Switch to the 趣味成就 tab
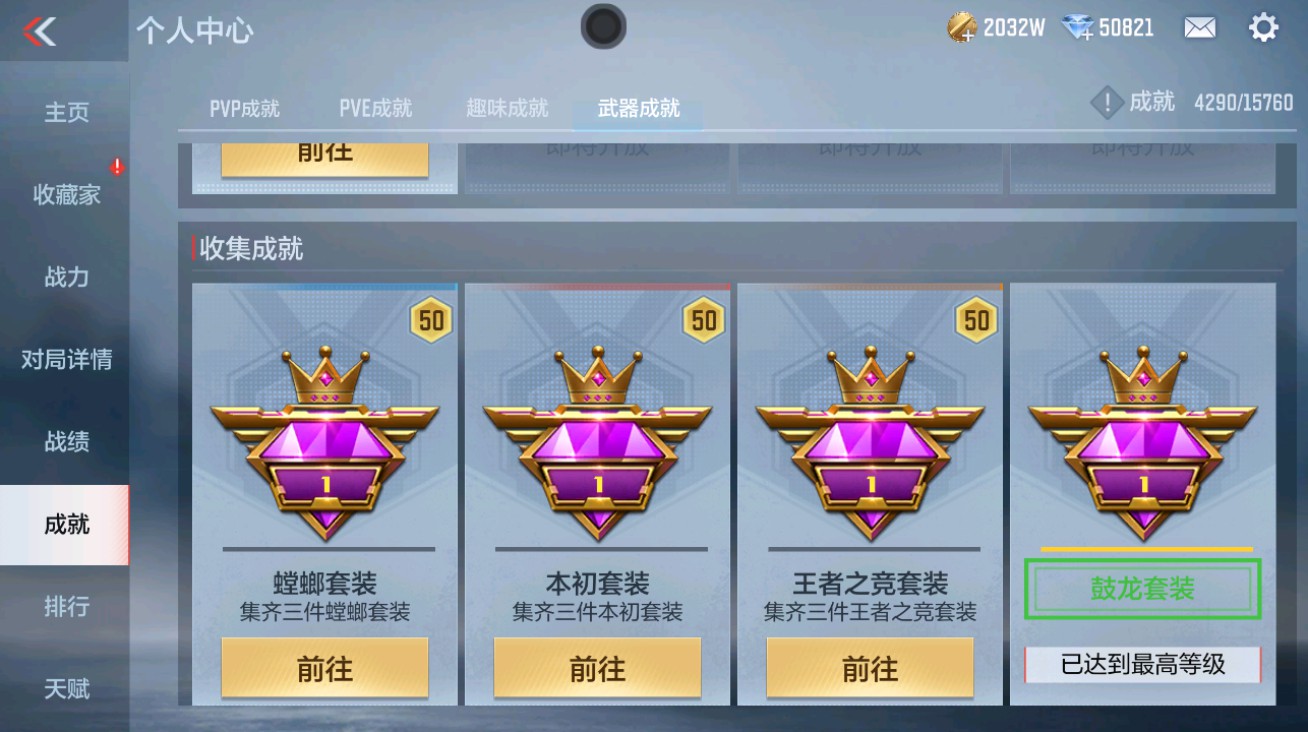The width and height of the screenshot is (1308, 732). (x=507, y=108)
